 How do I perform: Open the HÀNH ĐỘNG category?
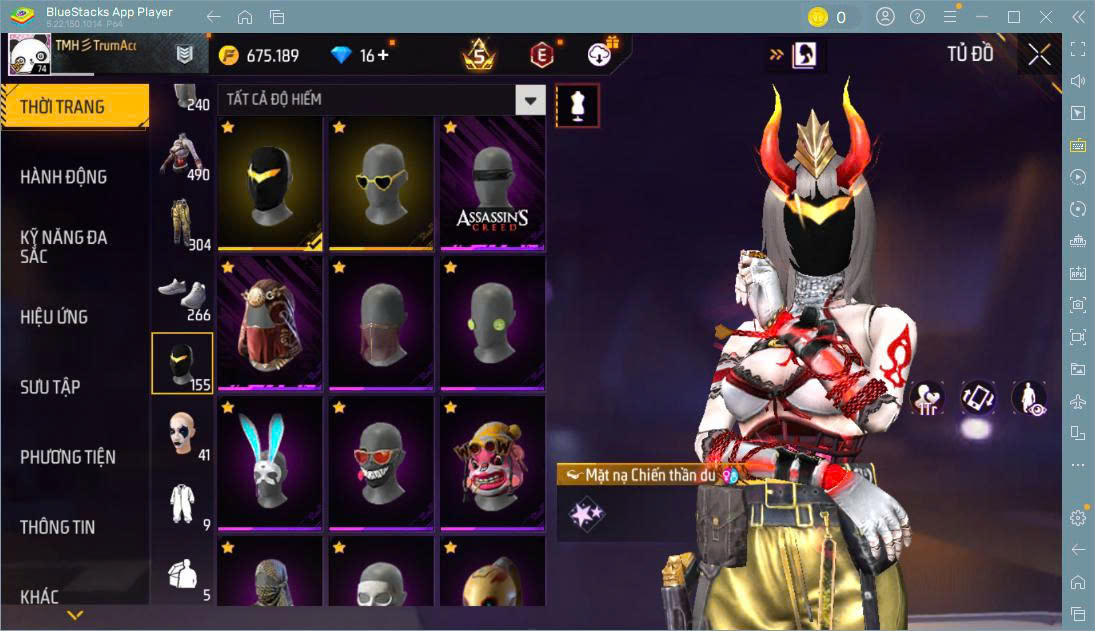[64, 177]
